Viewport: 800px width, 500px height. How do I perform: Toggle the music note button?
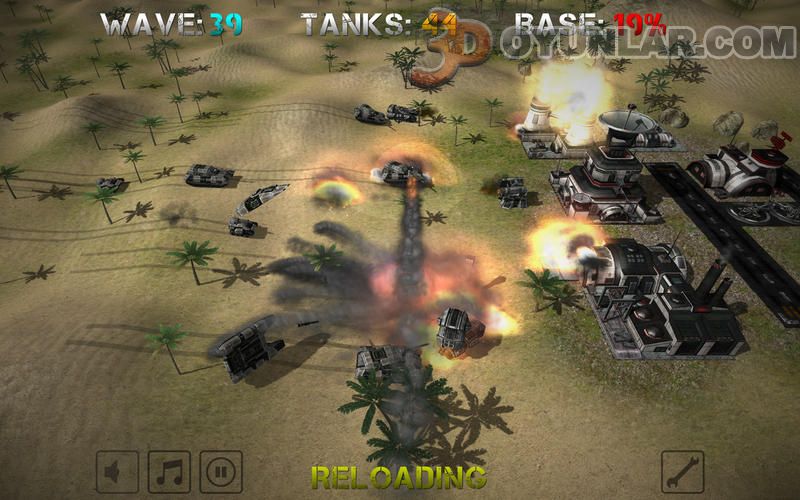click(169, 472)
